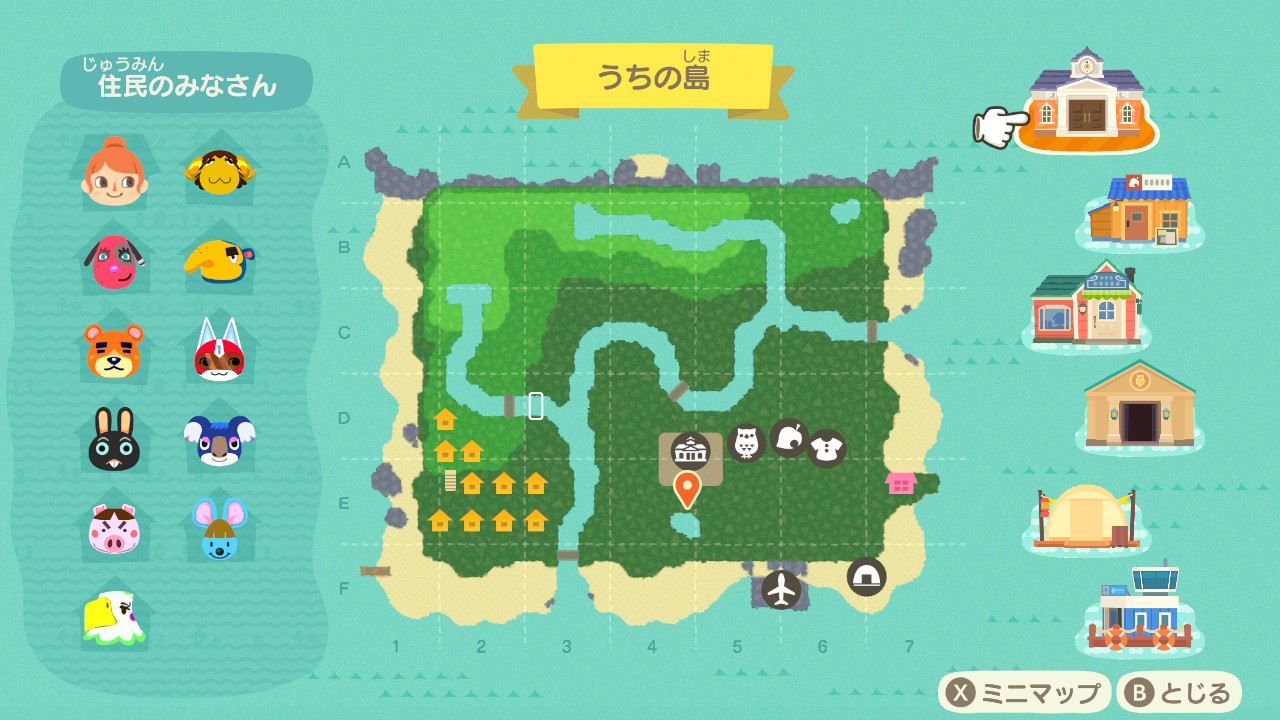The height and width of the screenshot is (720, 1280).
Task: Click the orange-haired player resident icon
Action: coord(114,172)
